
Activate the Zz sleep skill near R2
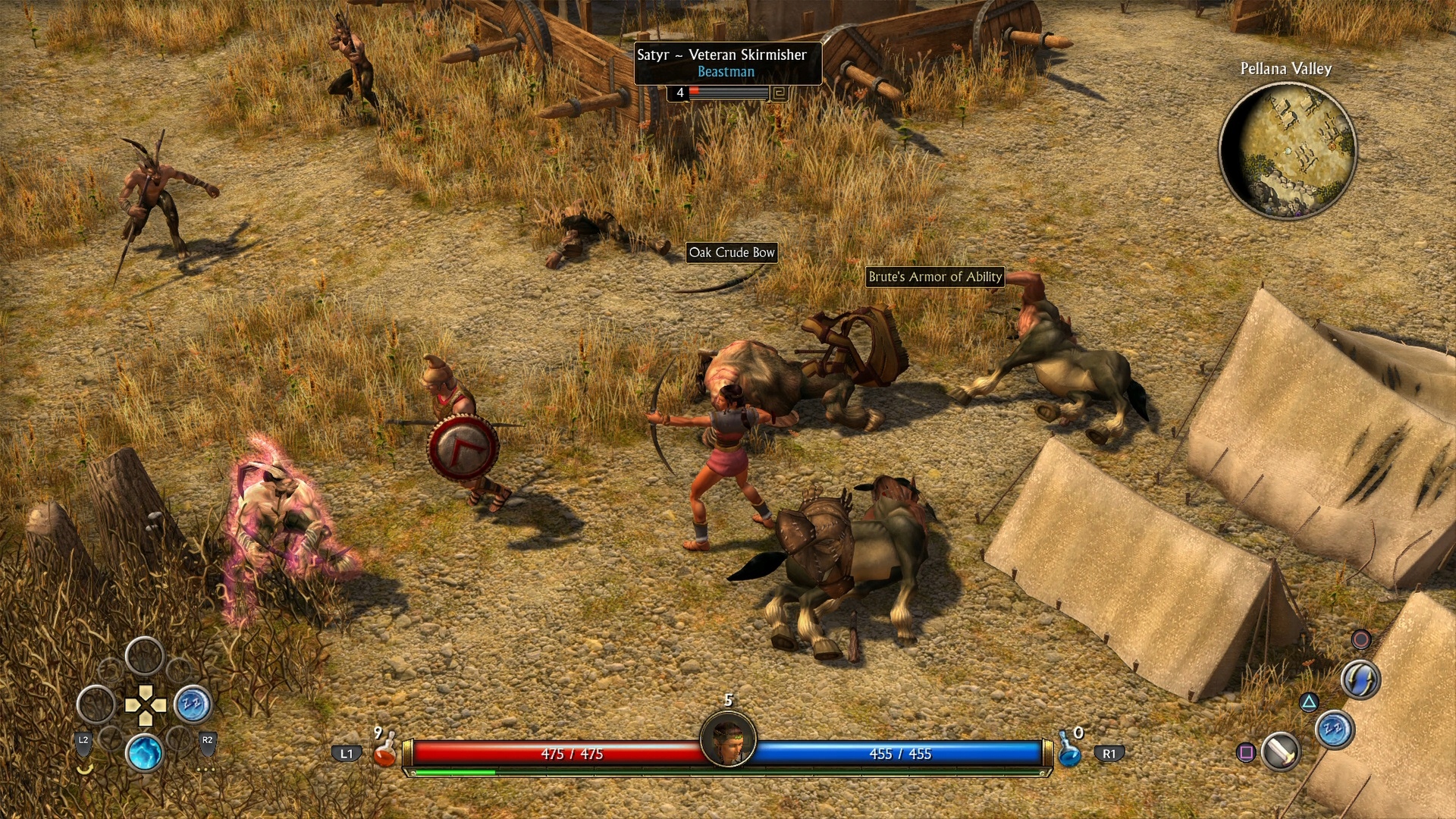click(x=193, y=705)
